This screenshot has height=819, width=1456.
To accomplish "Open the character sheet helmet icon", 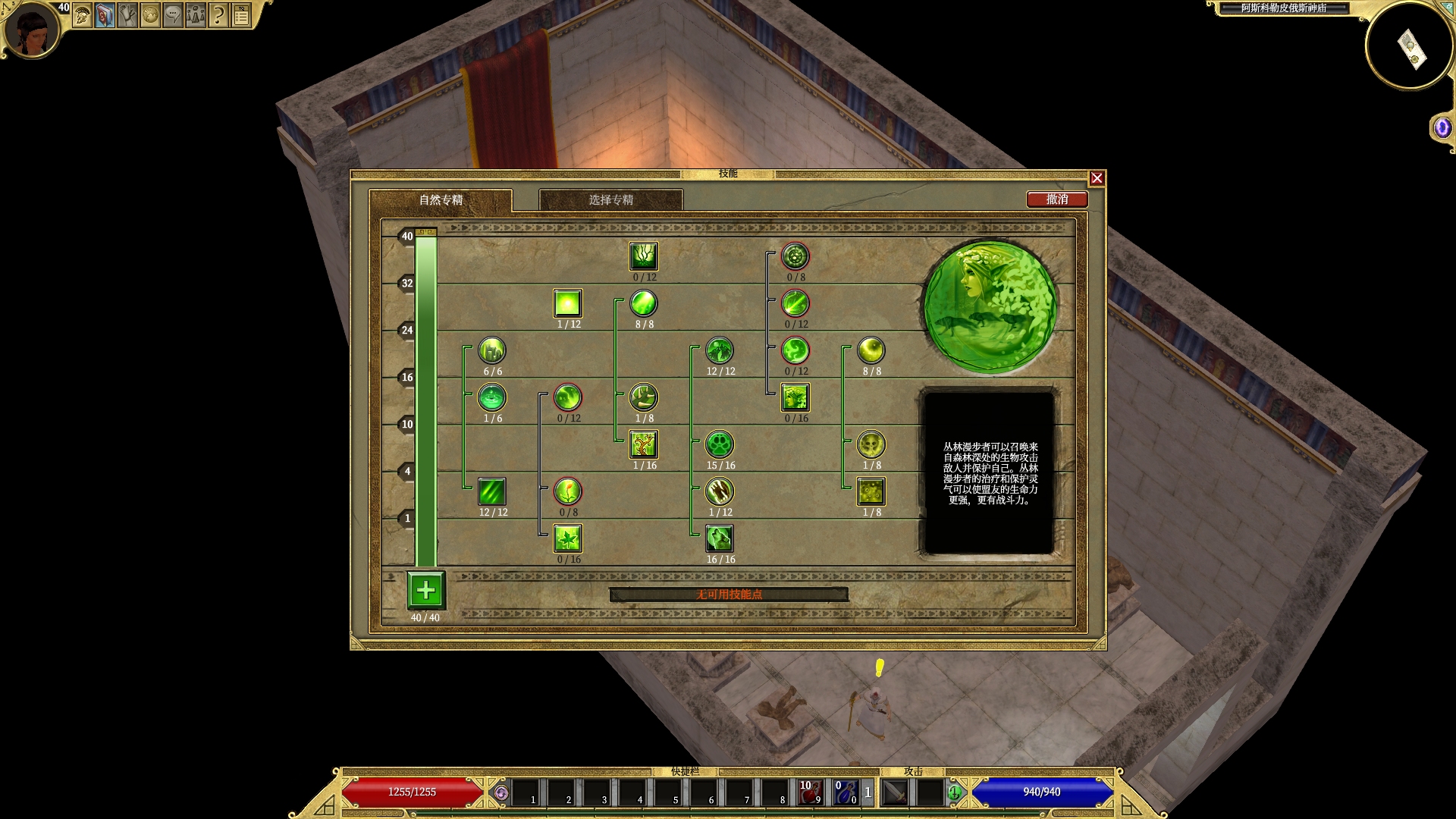I will point(83,15).
